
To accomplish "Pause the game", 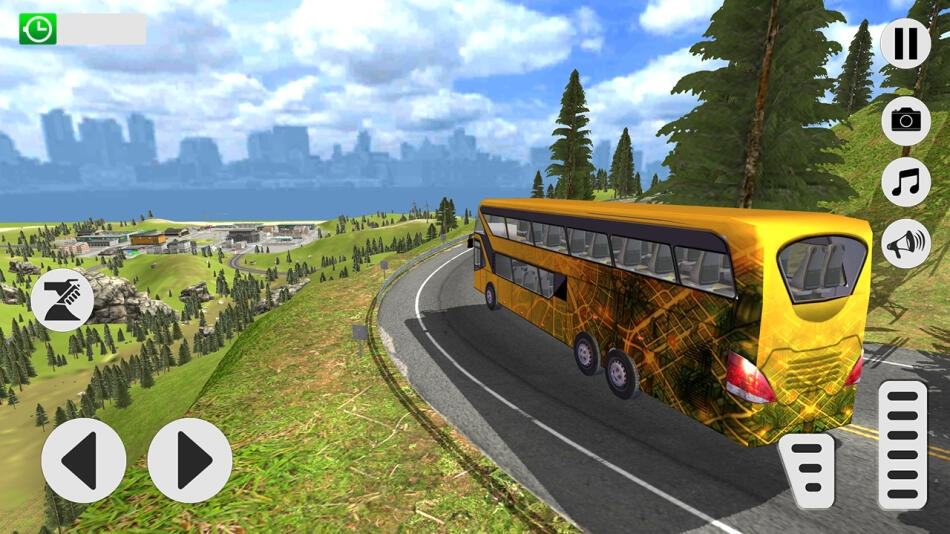I will (x=905, y=44).
